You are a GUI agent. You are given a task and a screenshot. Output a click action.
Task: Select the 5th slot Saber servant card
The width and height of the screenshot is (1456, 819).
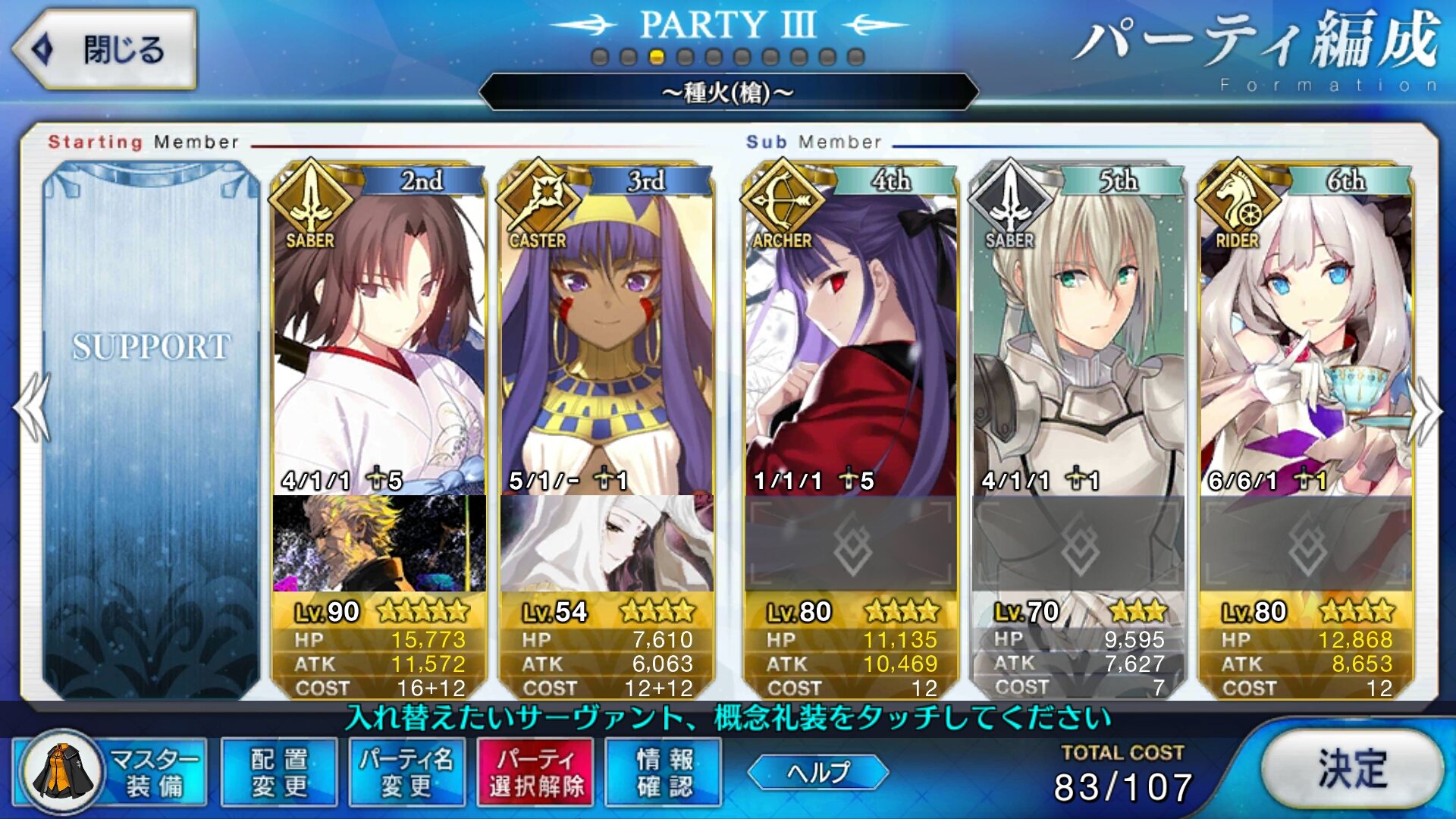[1078, 341]
